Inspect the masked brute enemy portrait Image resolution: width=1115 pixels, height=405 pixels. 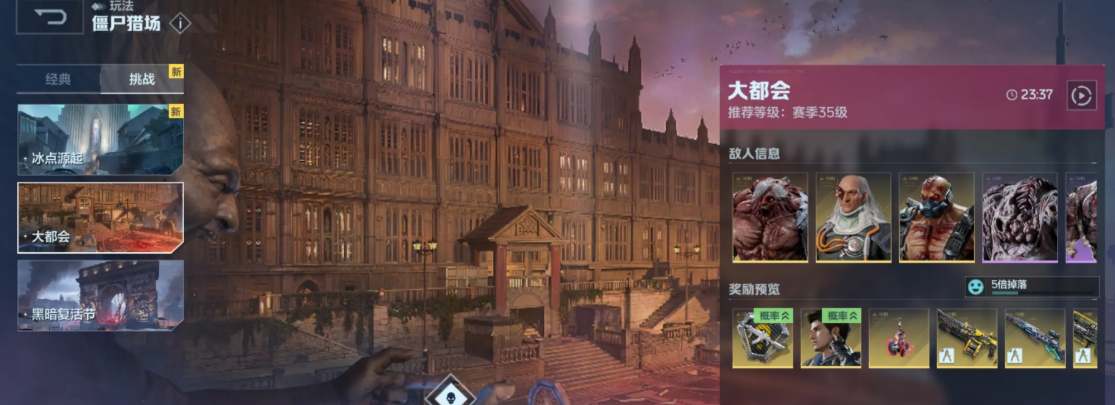936,217
